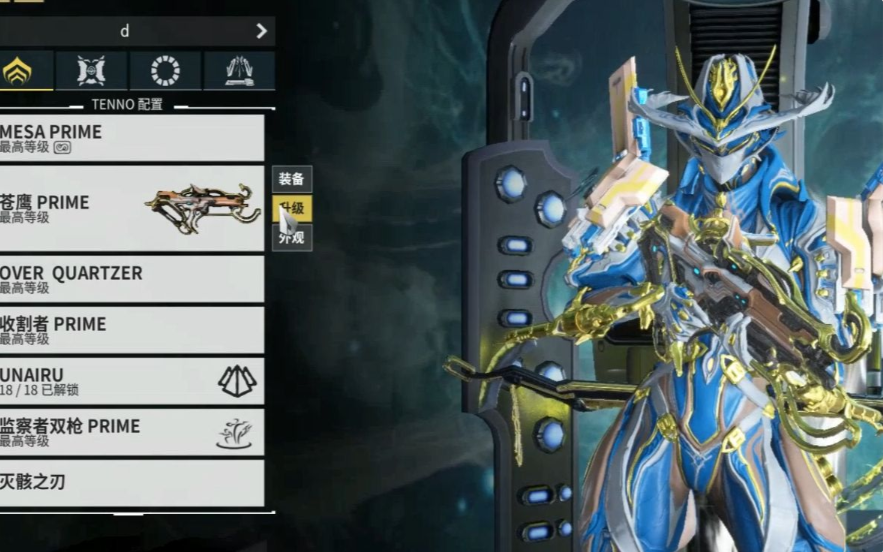The width and height of the screenshot is (883, 552).
Task: Open the loadout name bar "d"
Action: (124, 31)
